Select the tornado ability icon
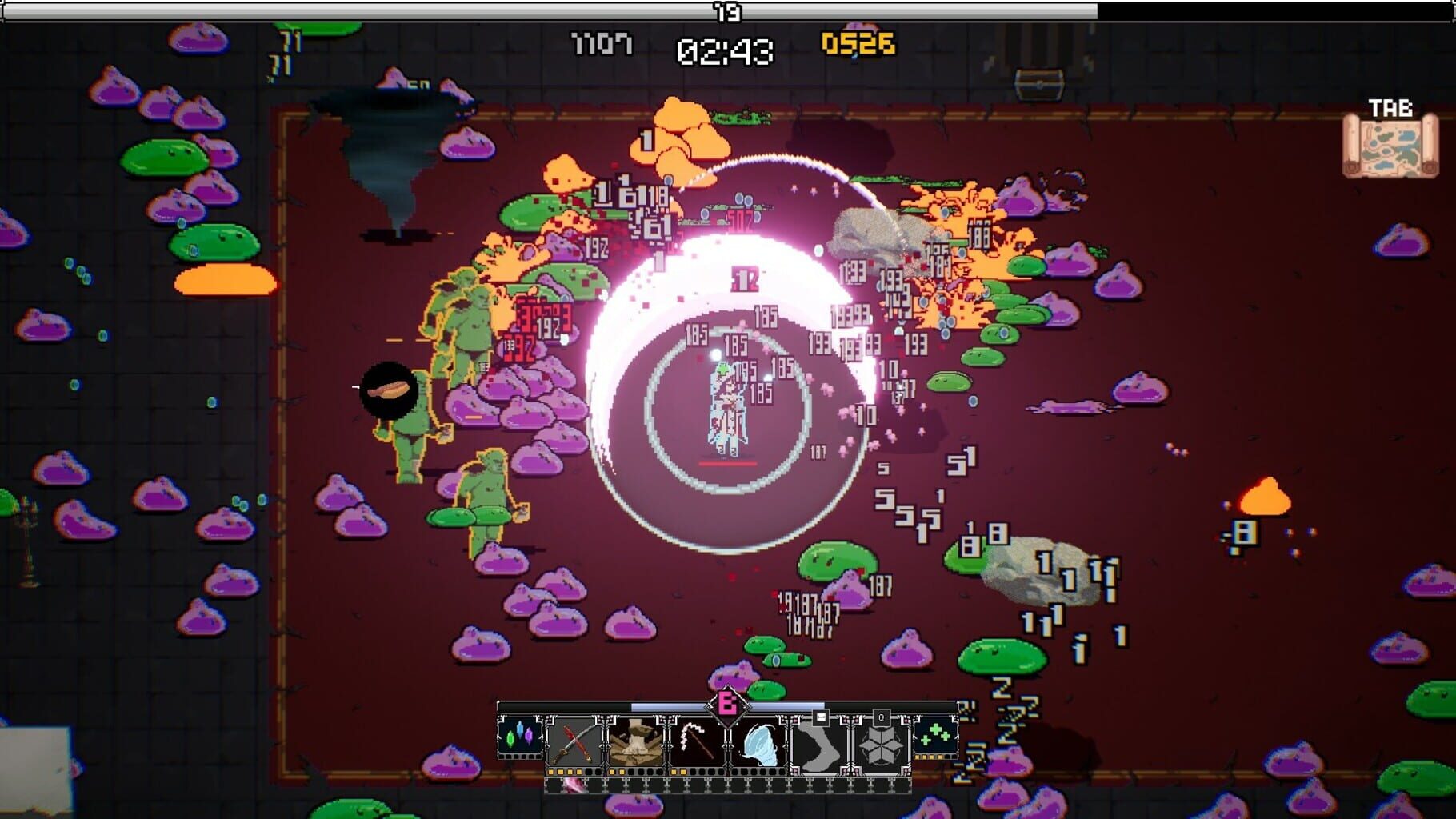This screenshot has height=819, width=1456. coord(758,745)
